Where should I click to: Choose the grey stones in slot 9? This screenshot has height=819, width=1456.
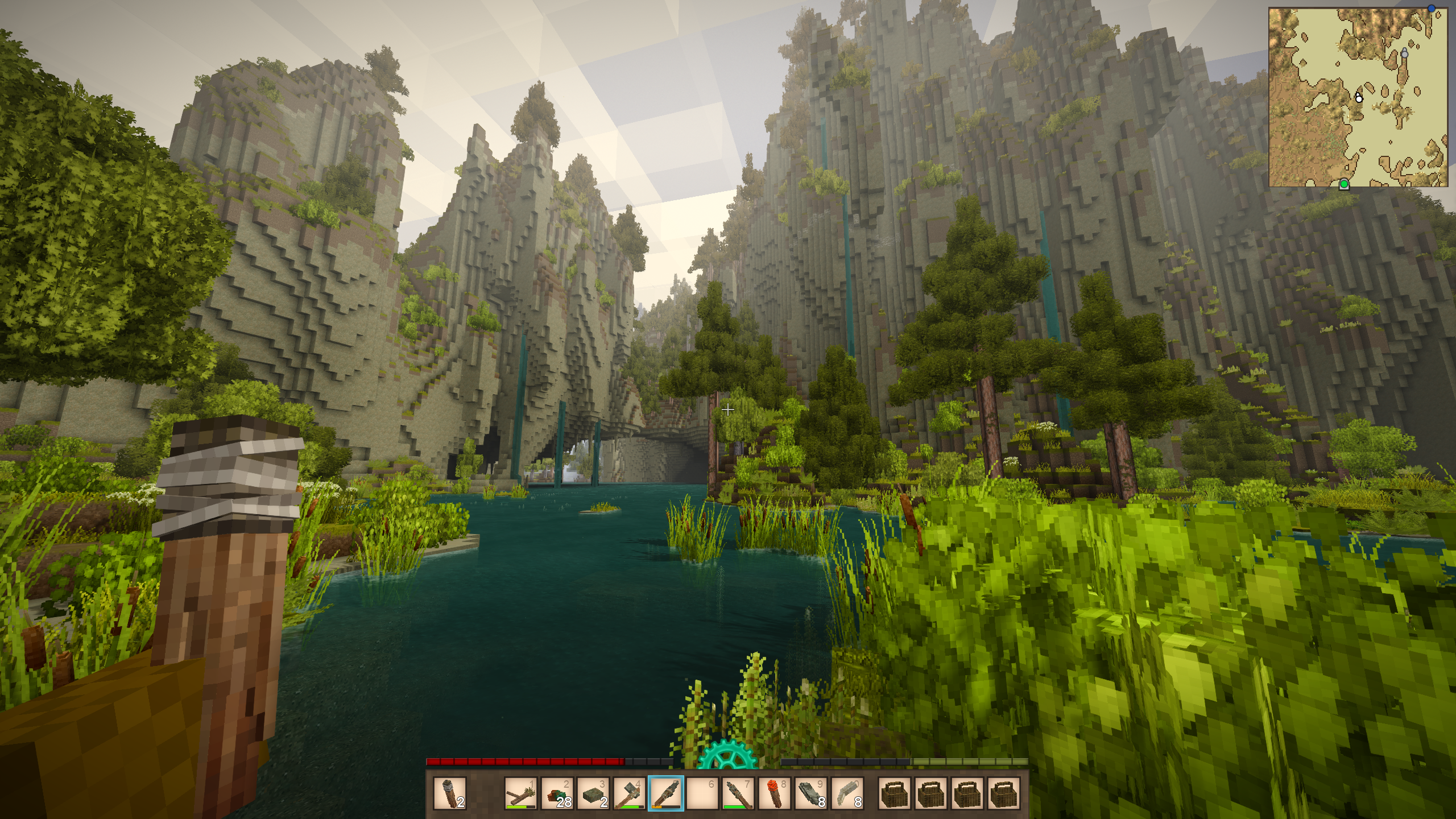point(811,793)
